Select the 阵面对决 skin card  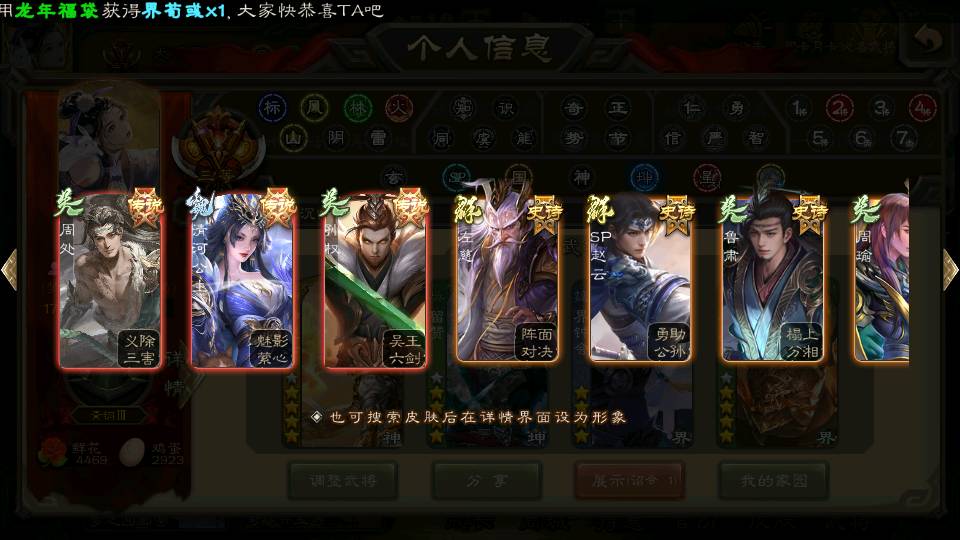(507, 278)
